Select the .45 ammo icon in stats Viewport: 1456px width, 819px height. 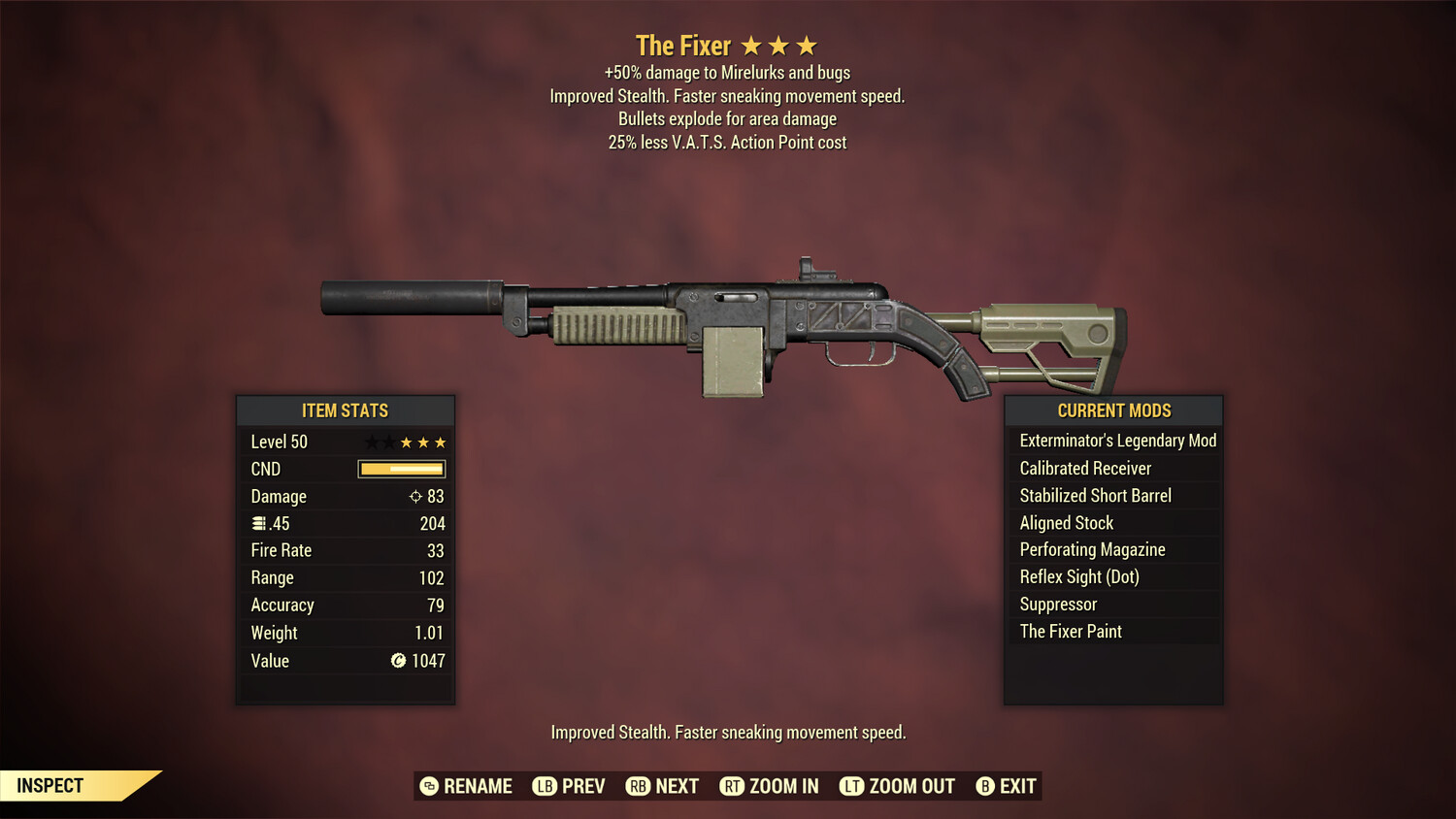260,523
